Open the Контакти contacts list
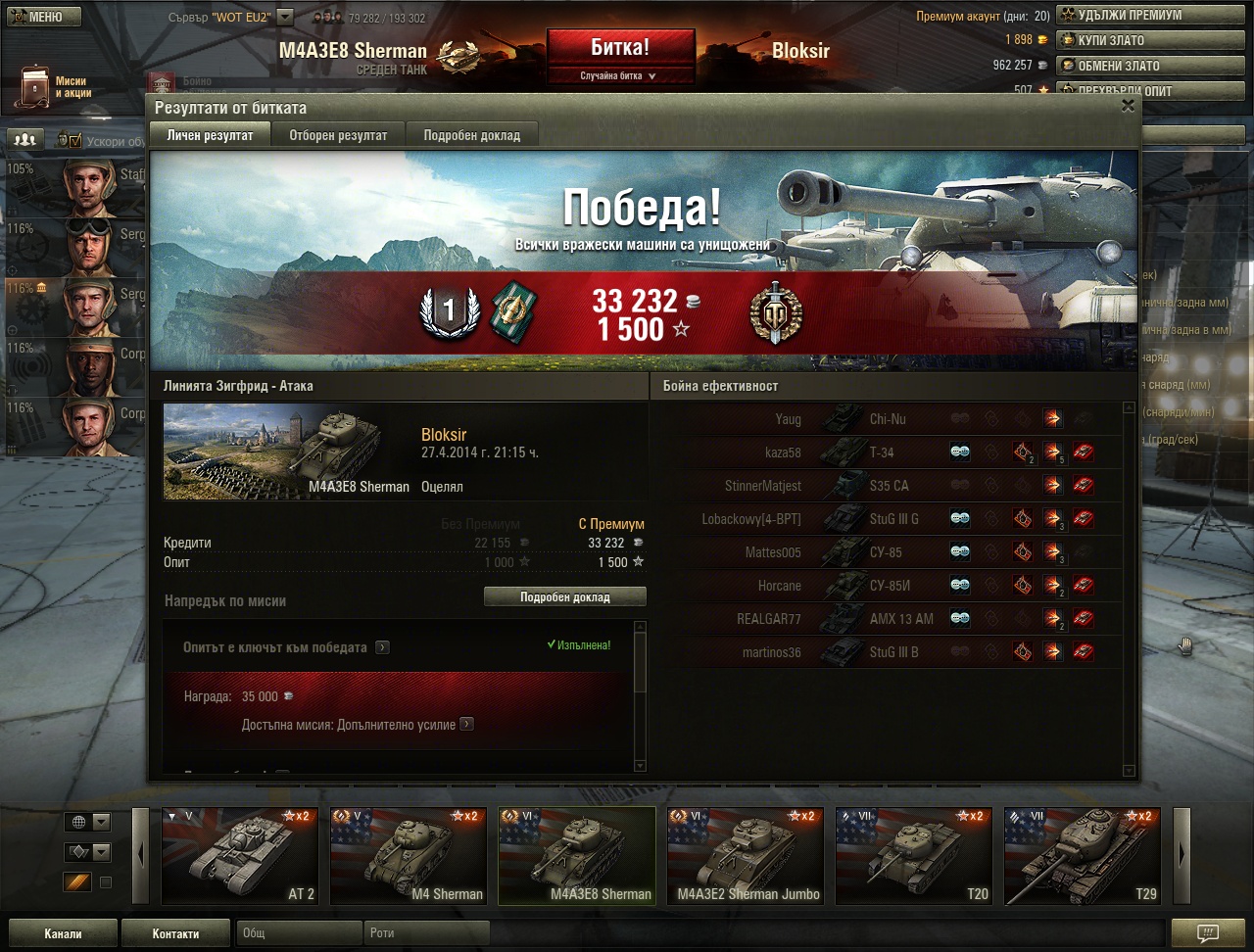The height and width of the screenshot is (952, 1254). [175, 933]
